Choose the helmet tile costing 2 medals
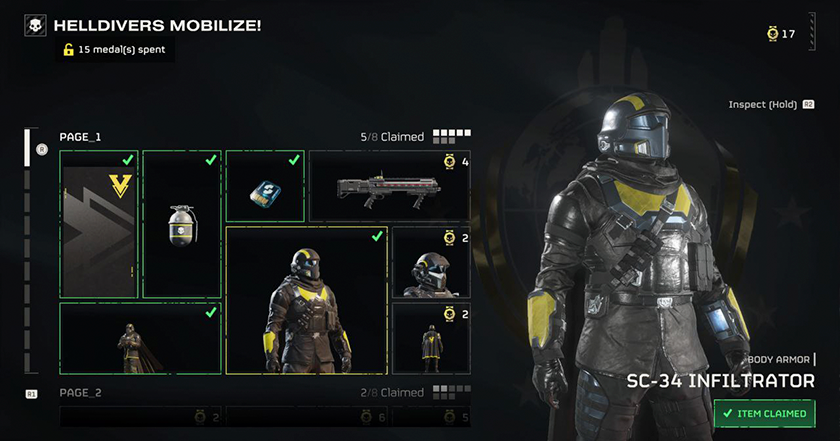Screen dimensions: 840x441 tap(431, 262)
